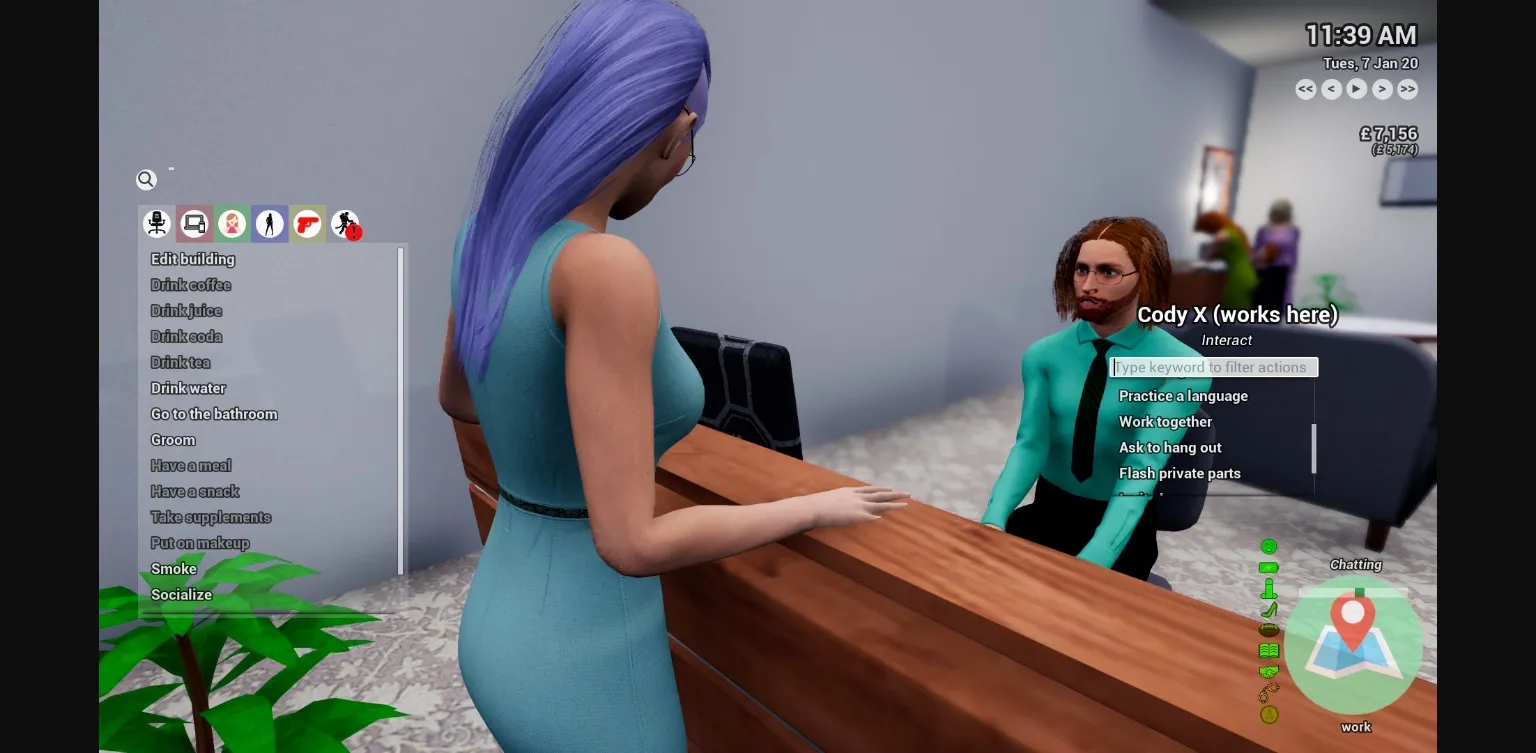Open the search magnifier tool
The height and width of the screenshot is (753, 1536).
(146, 179)
